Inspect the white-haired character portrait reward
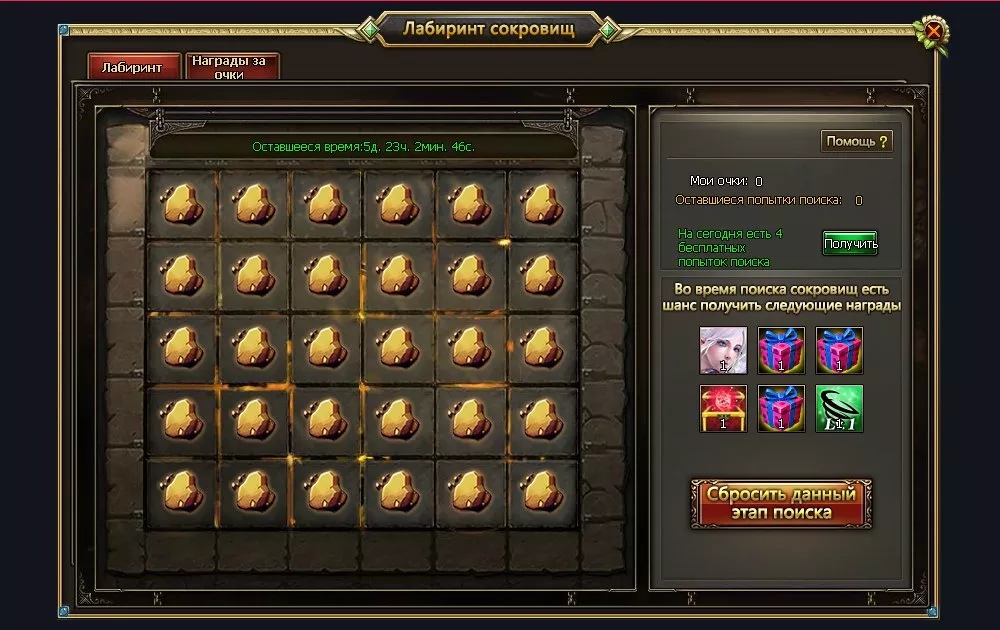 click(723, 350)
